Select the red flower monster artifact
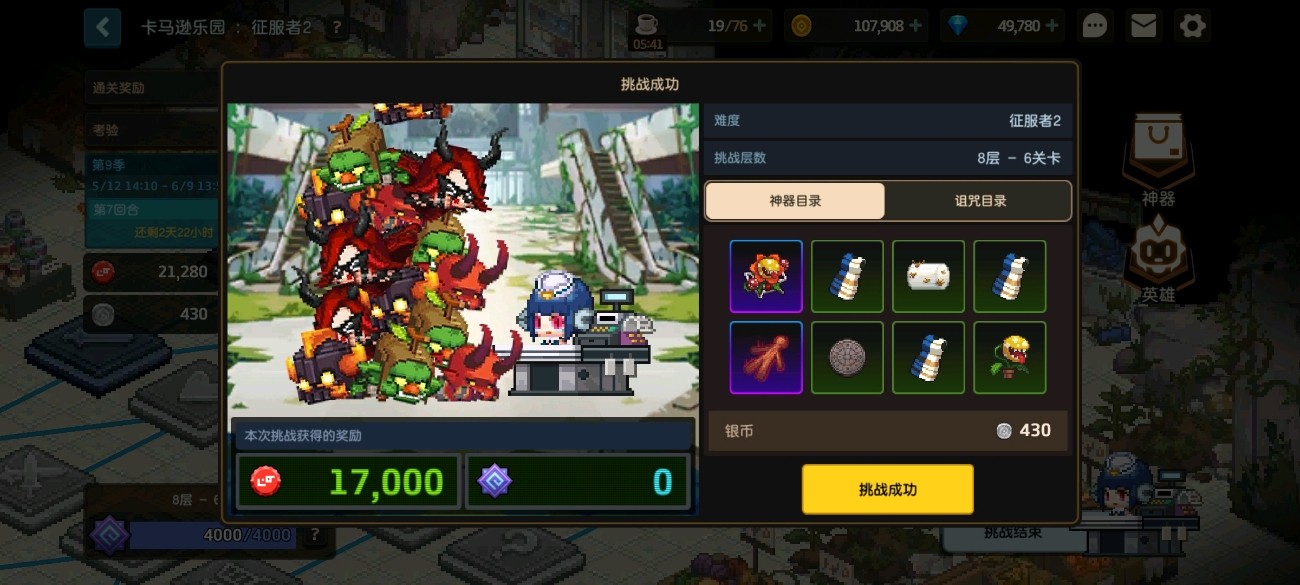 tap(766, 277)
